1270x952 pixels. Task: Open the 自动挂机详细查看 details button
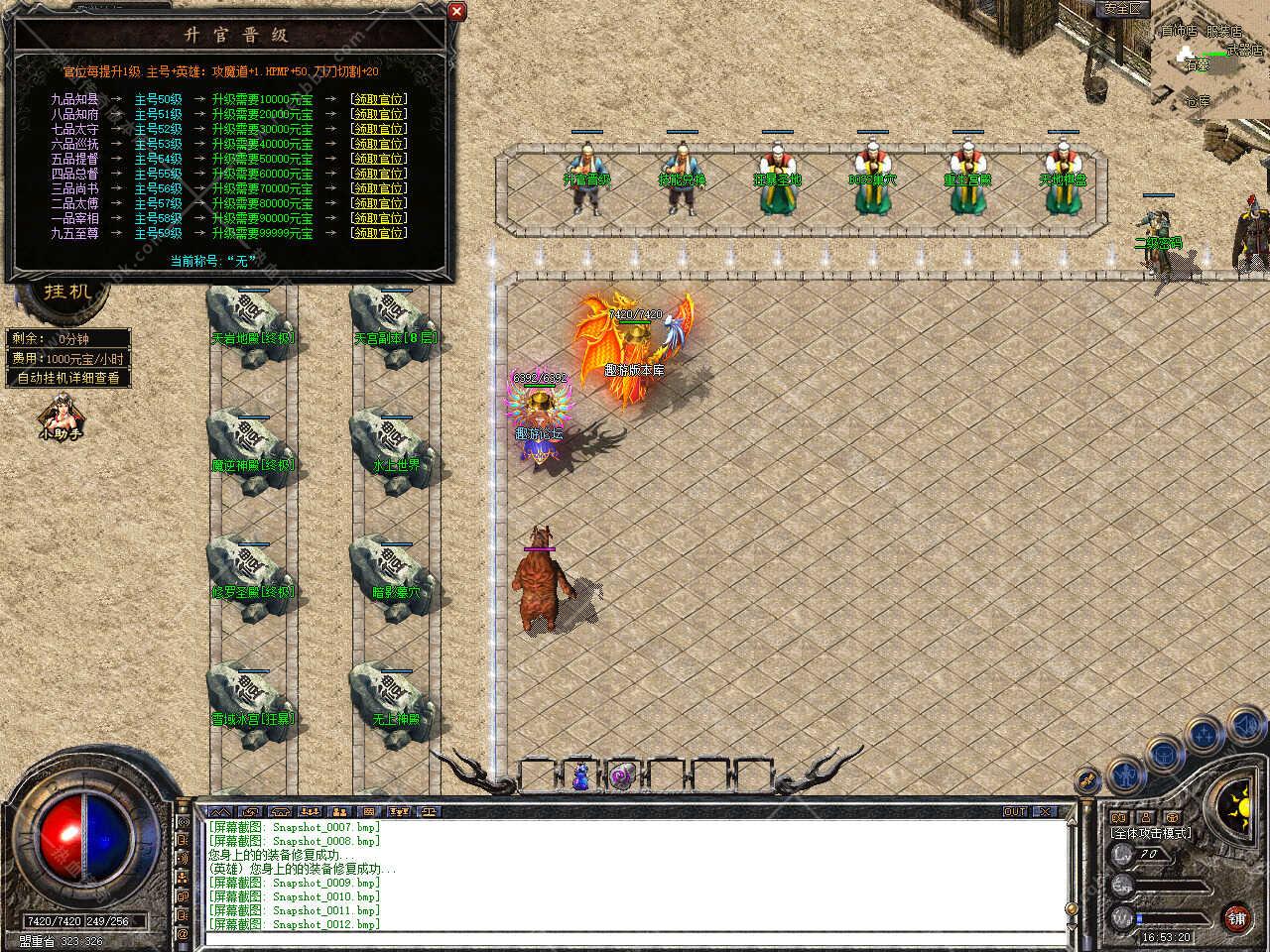pos(68,378)
